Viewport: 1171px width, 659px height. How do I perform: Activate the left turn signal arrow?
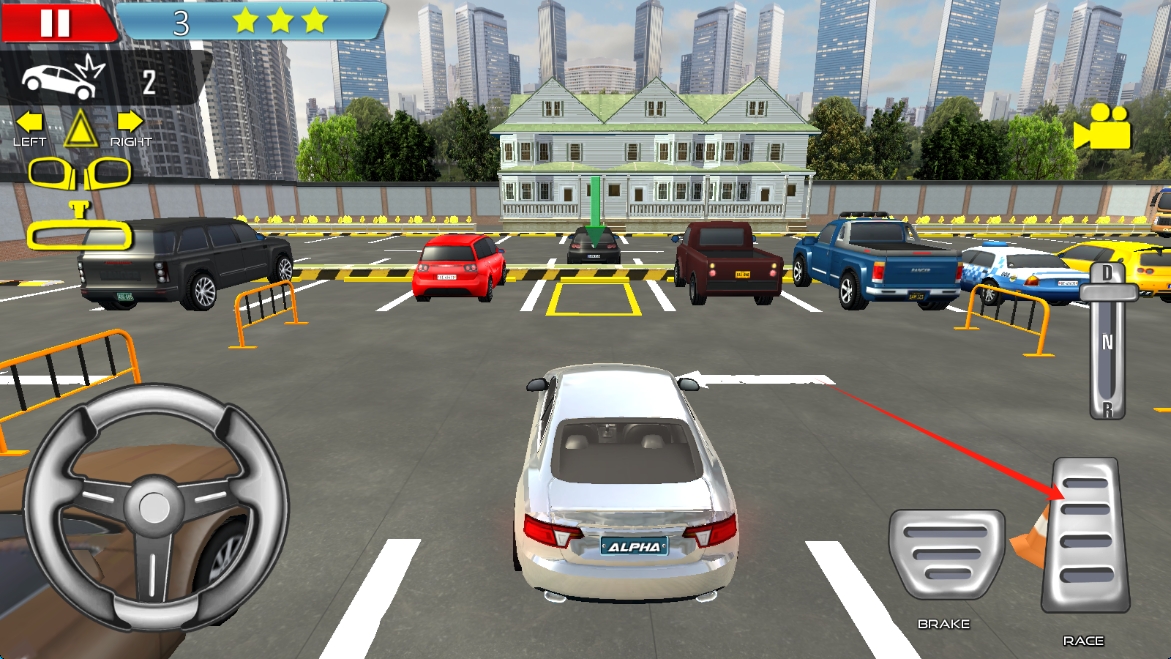click(30, 122)
